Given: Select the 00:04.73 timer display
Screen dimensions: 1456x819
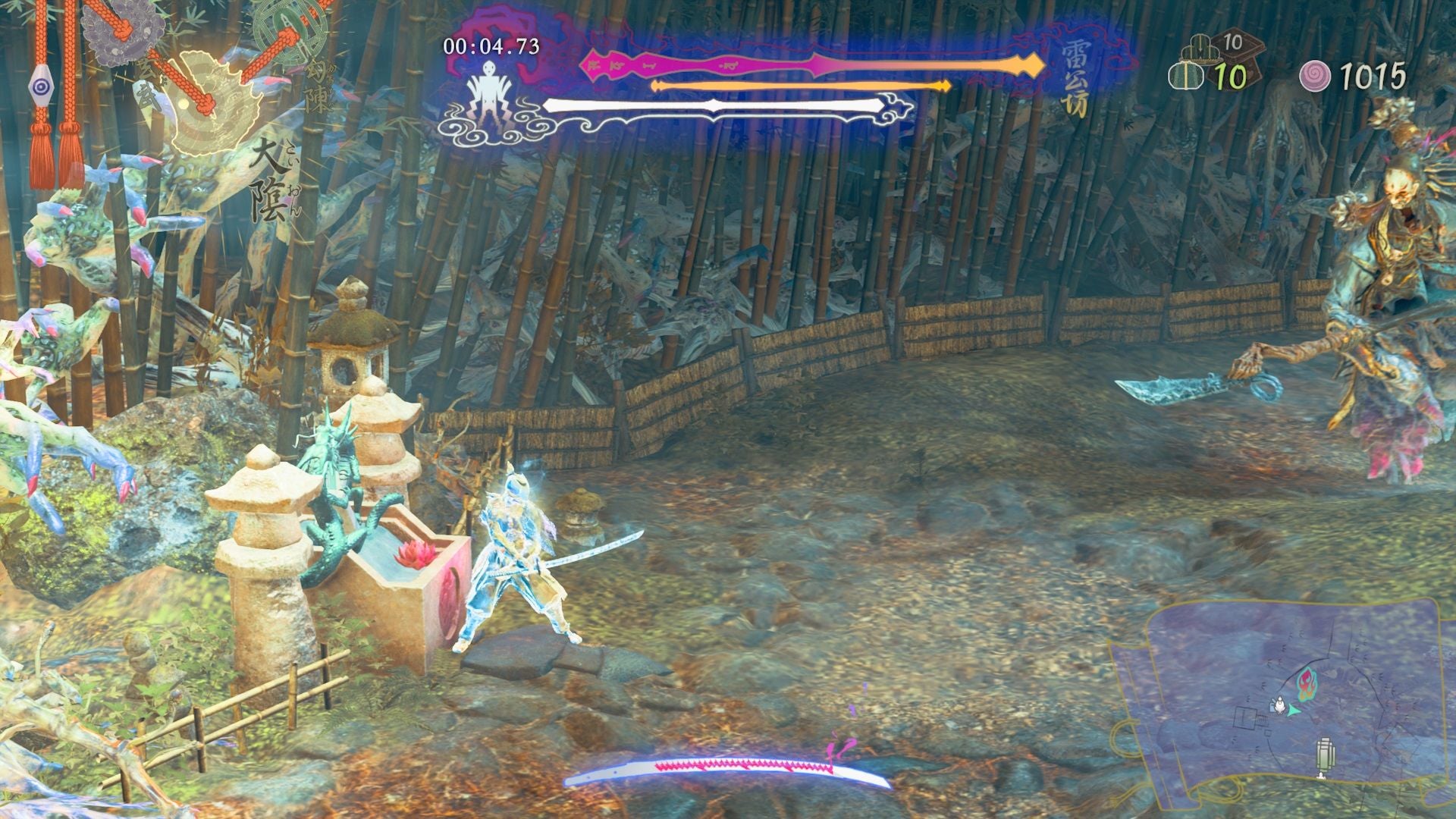Looking at the screenshot, I should pyautogui.click(x=489, y=47).
